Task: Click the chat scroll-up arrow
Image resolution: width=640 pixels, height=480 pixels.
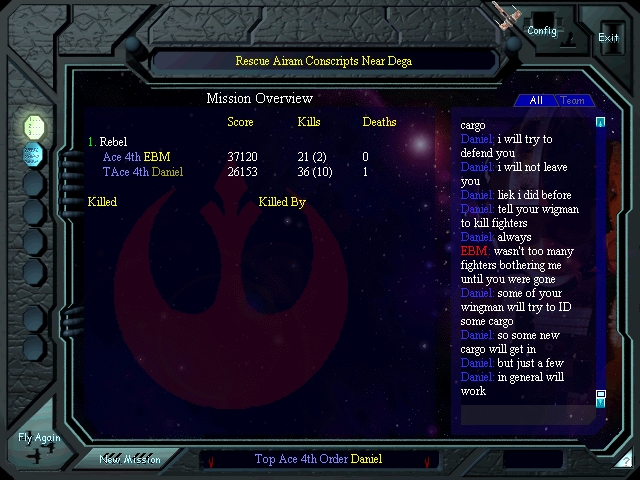Action: (x=601, y=123)
